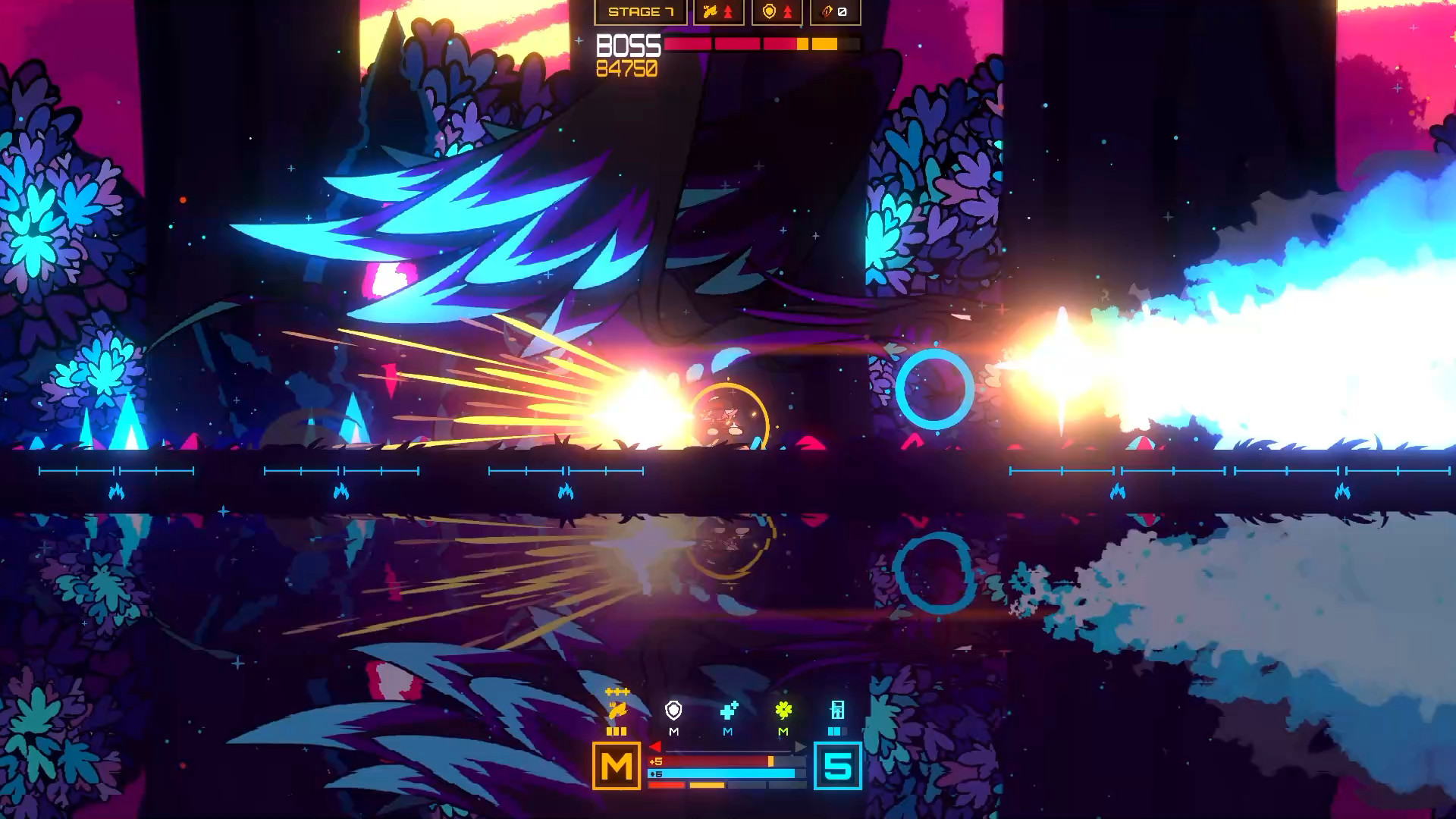
Task: Click the white shield icon above M marker
Action: pyautogui.click(x=673, y=711)
